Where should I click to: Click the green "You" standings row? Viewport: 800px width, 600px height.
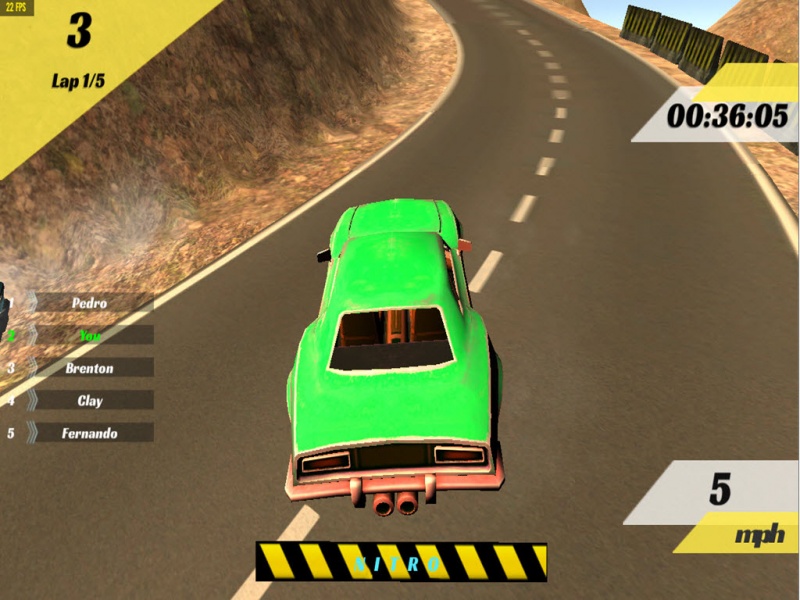[x=90, y=335]
